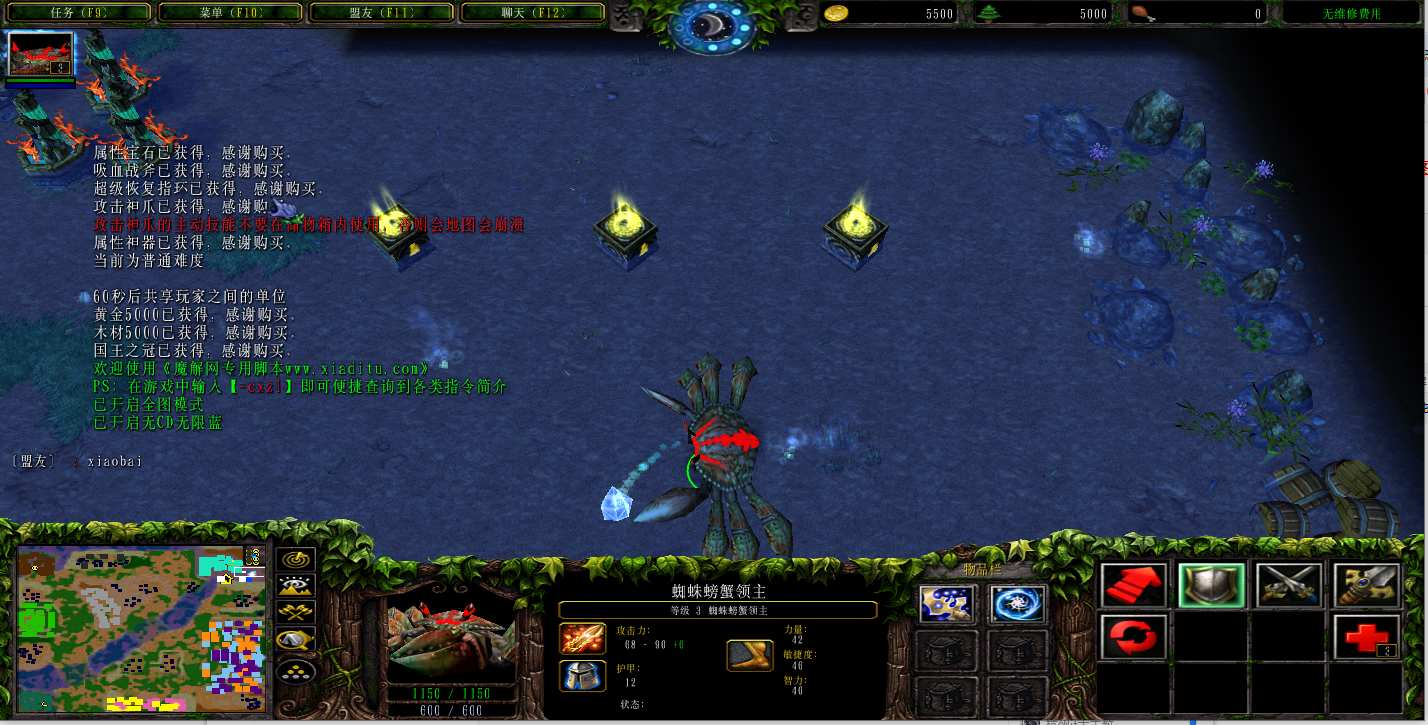
Task: Open the 盟友 (F11) allies menu
Action: pos(383,13)
